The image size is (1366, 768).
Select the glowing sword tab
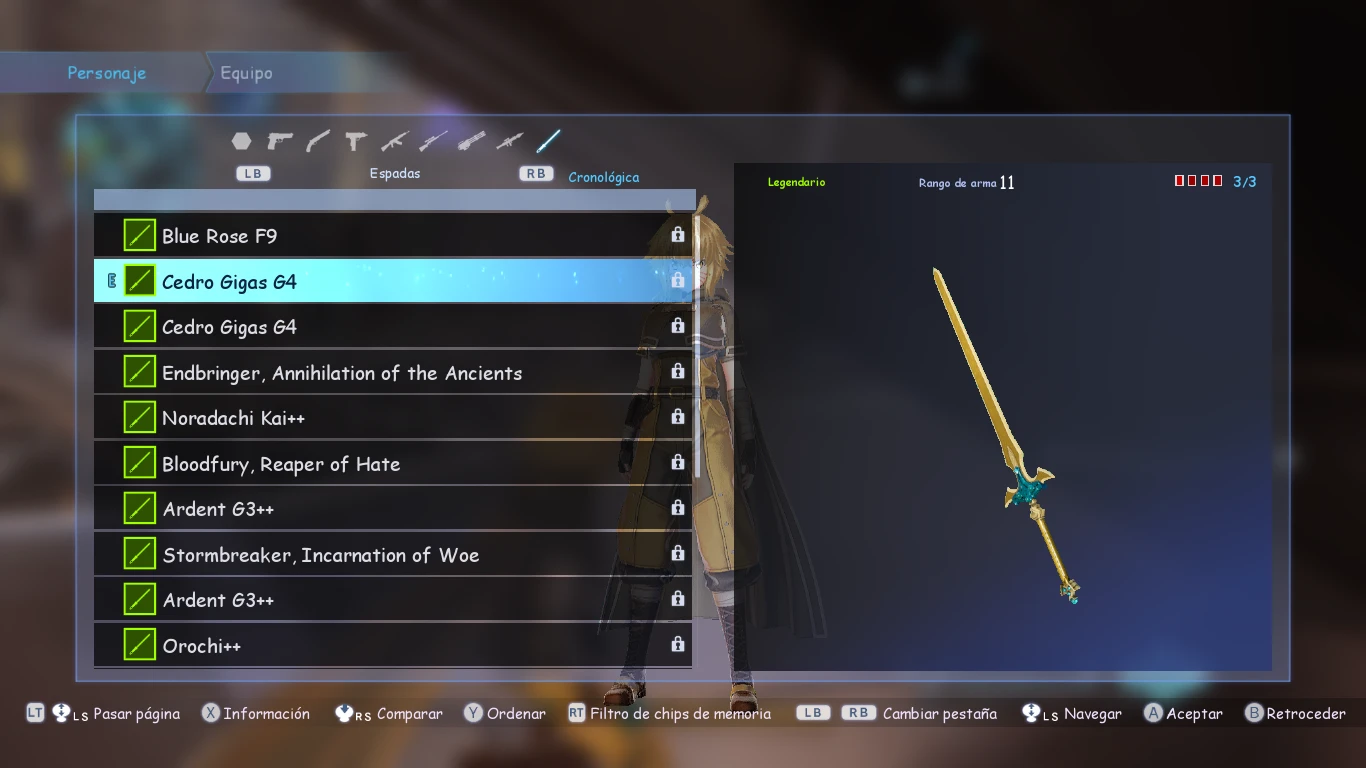[548, 142]
